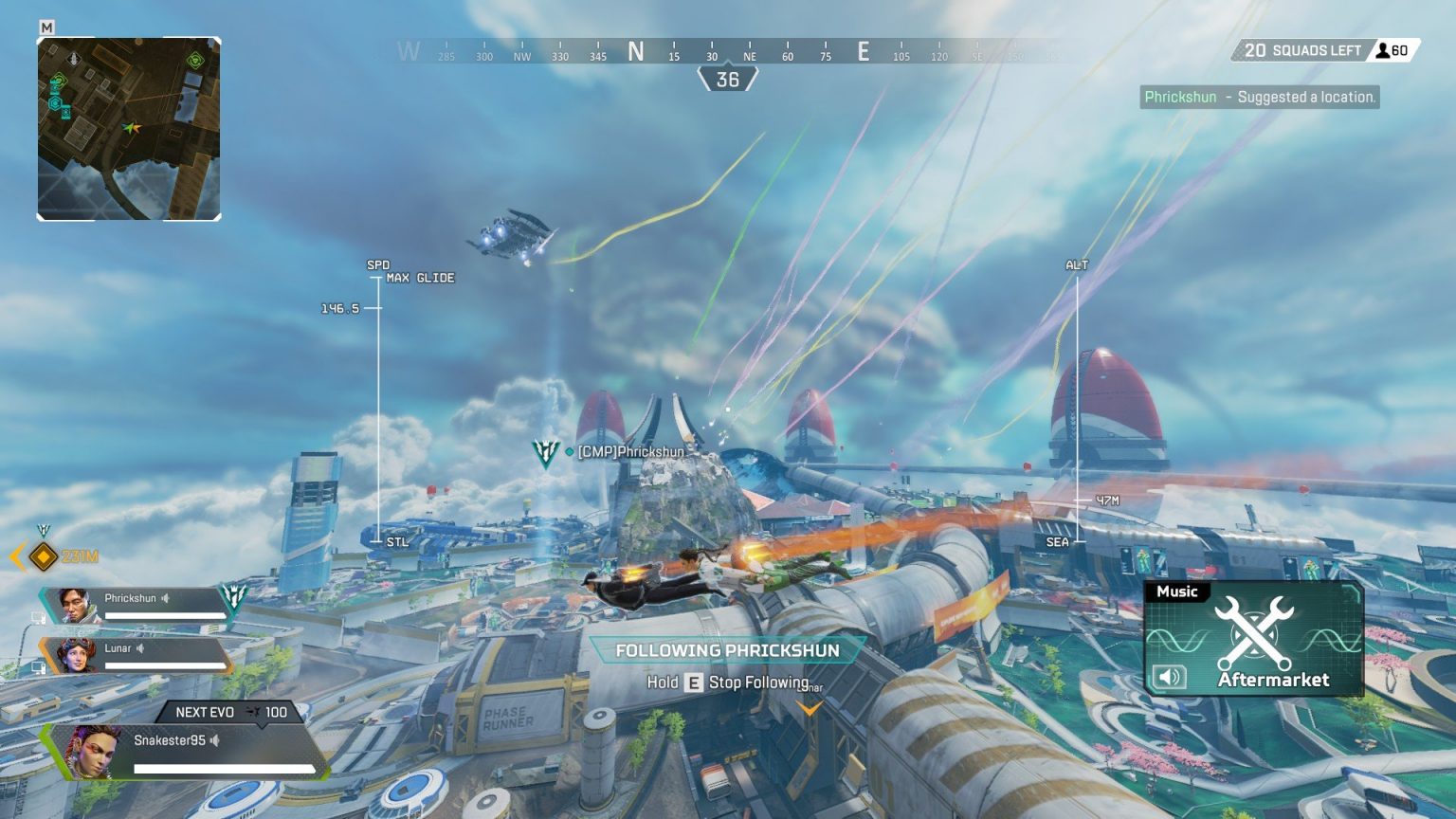This screenshot has height=819, width=1456.
Task: Mute Phrickshun's voice chat speaker
Action: pyautogui.click(x=165, y=598)
